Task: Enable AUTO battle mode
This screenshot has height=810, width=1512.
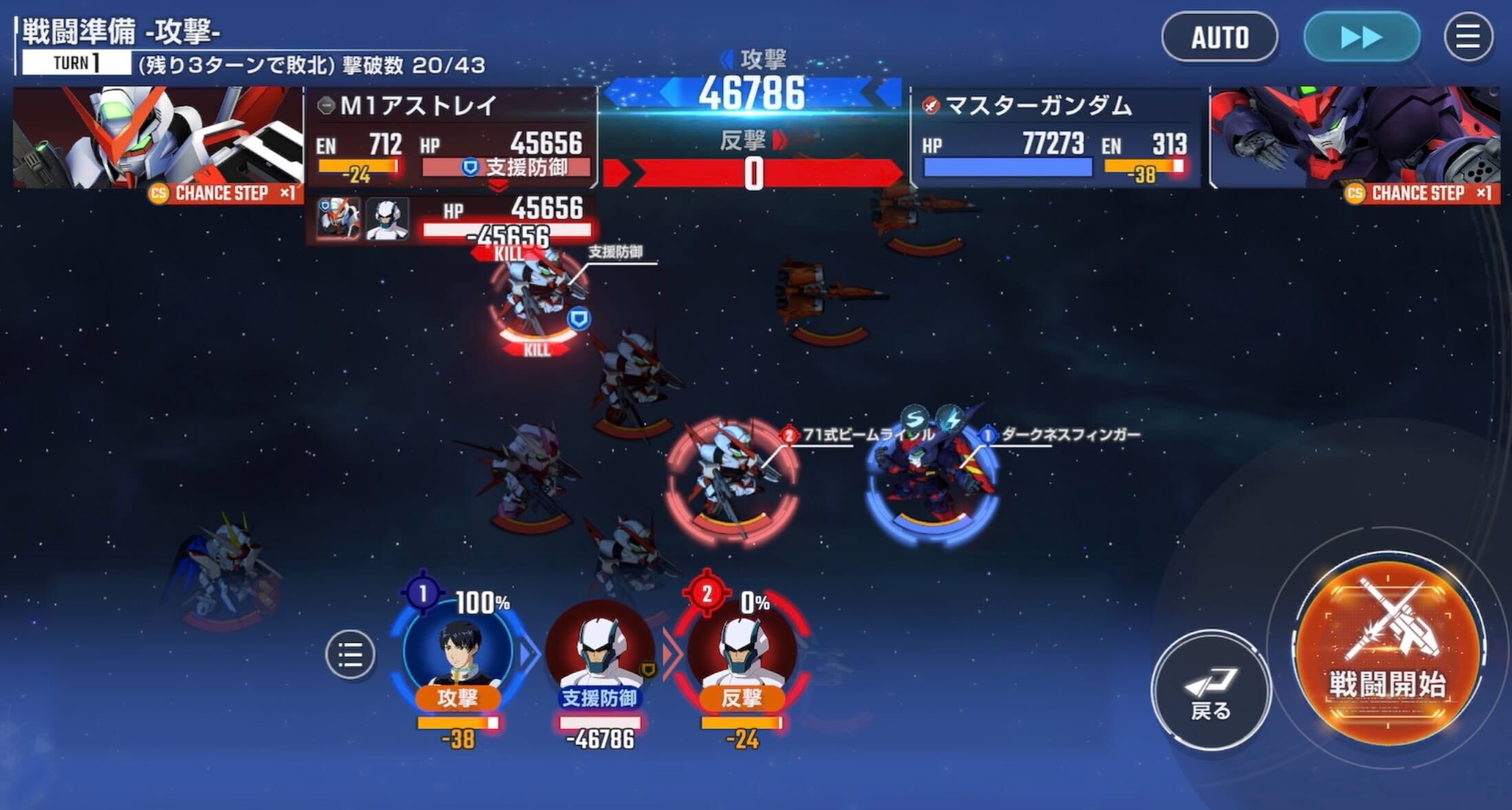Action: 1221,38
